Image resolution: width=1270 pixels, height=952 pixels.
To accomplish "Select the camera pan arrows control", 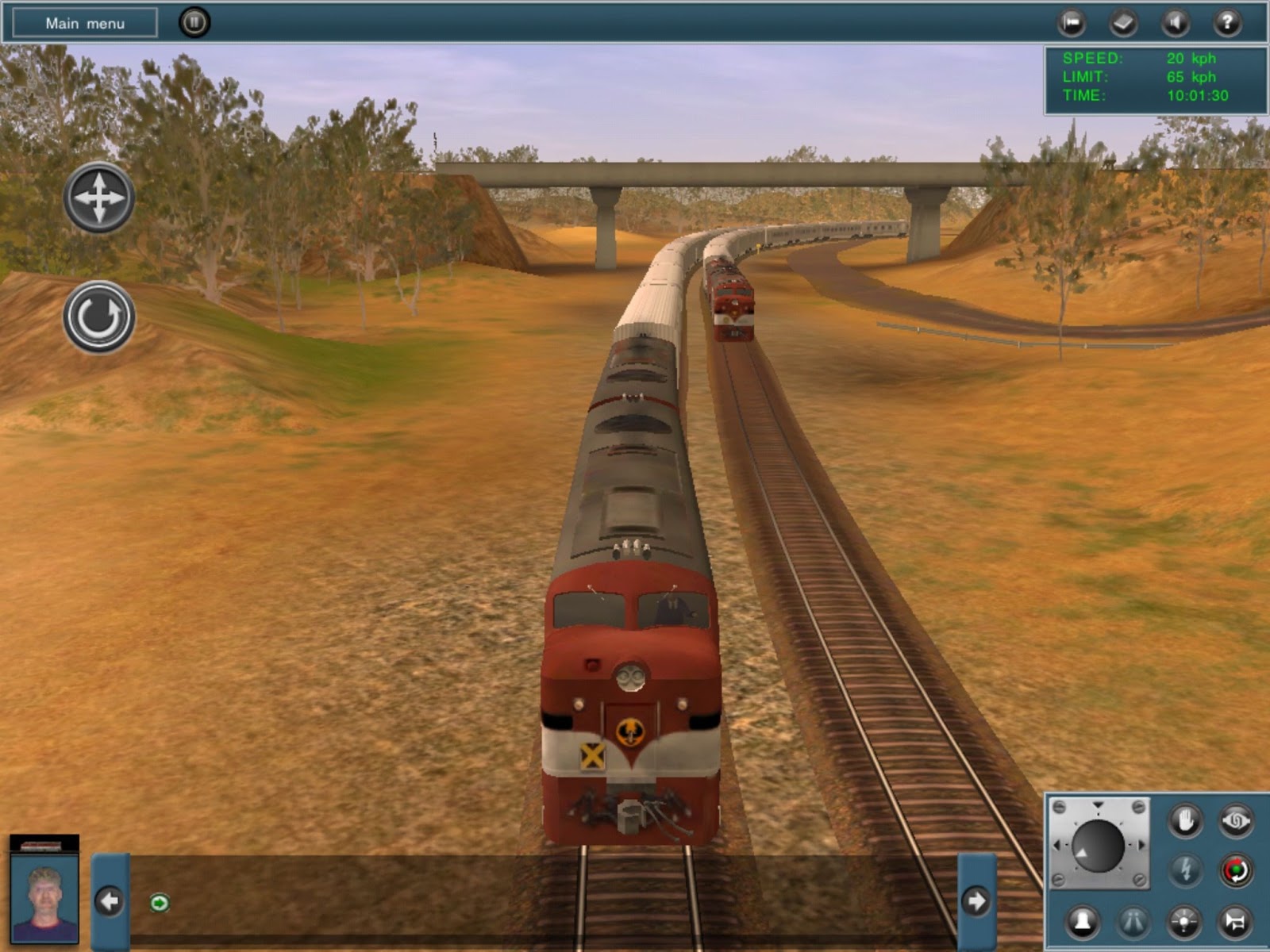I will pos(102,198).
